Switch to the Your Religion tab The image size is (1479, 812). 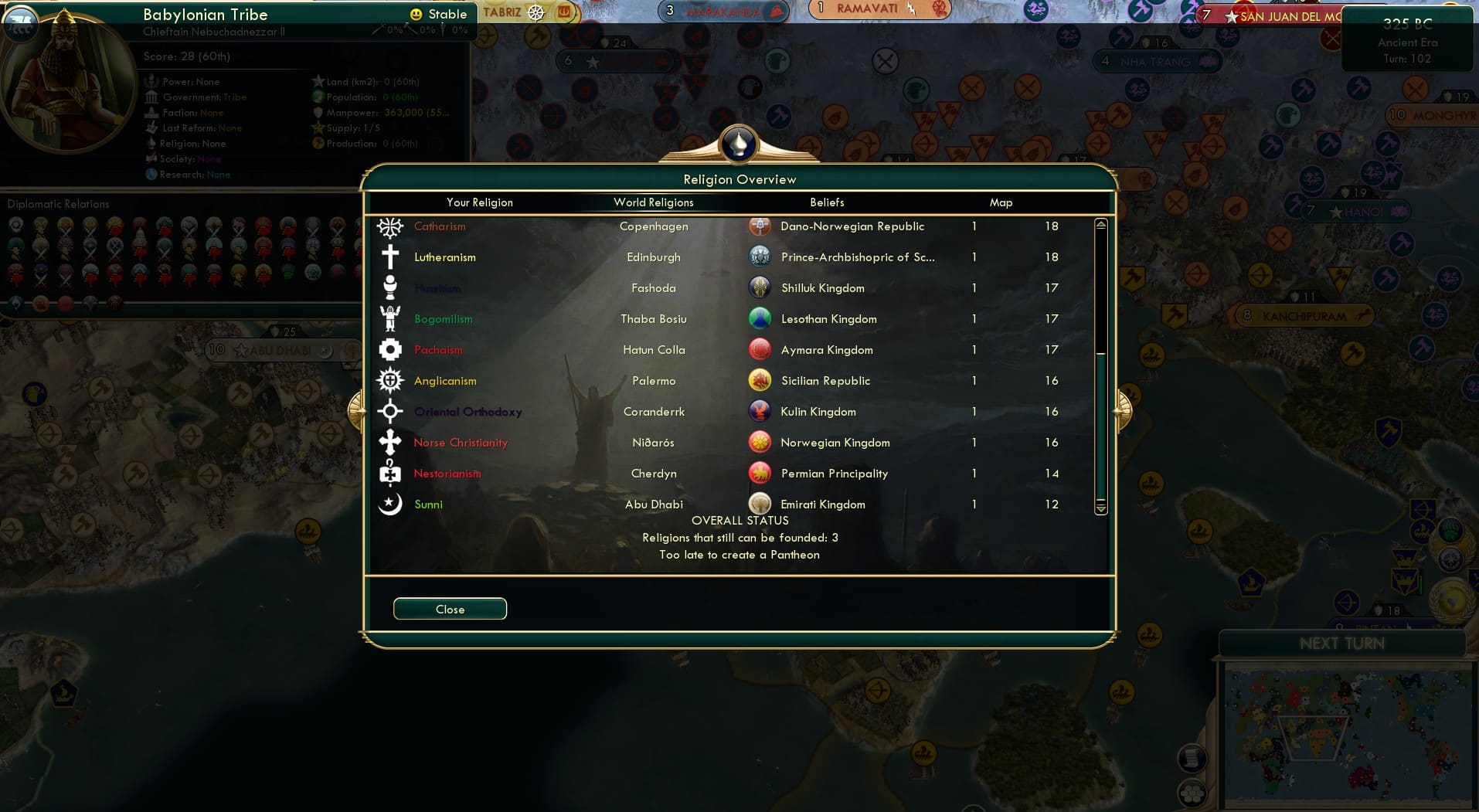pyautogui.click(x=480, y=202)
